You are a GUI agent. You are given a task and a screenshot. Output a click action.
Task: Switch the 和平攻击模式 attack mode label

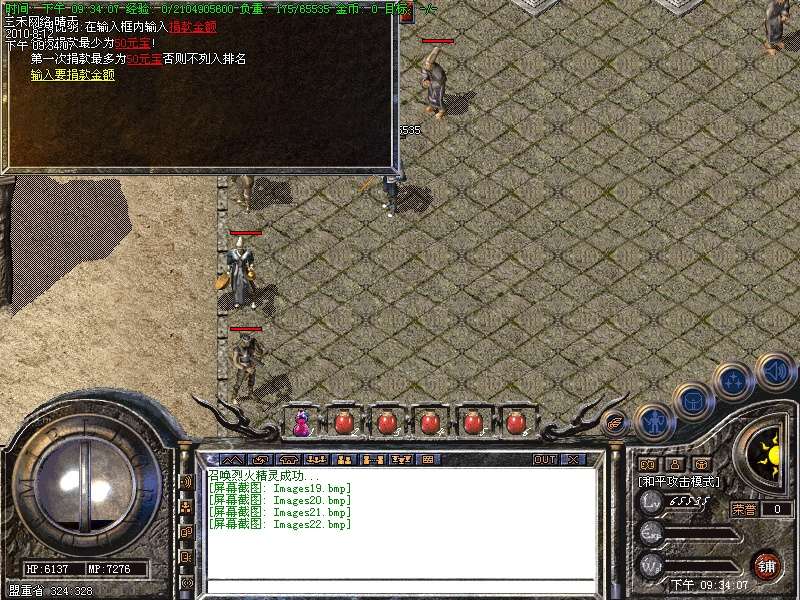point(680,481)
